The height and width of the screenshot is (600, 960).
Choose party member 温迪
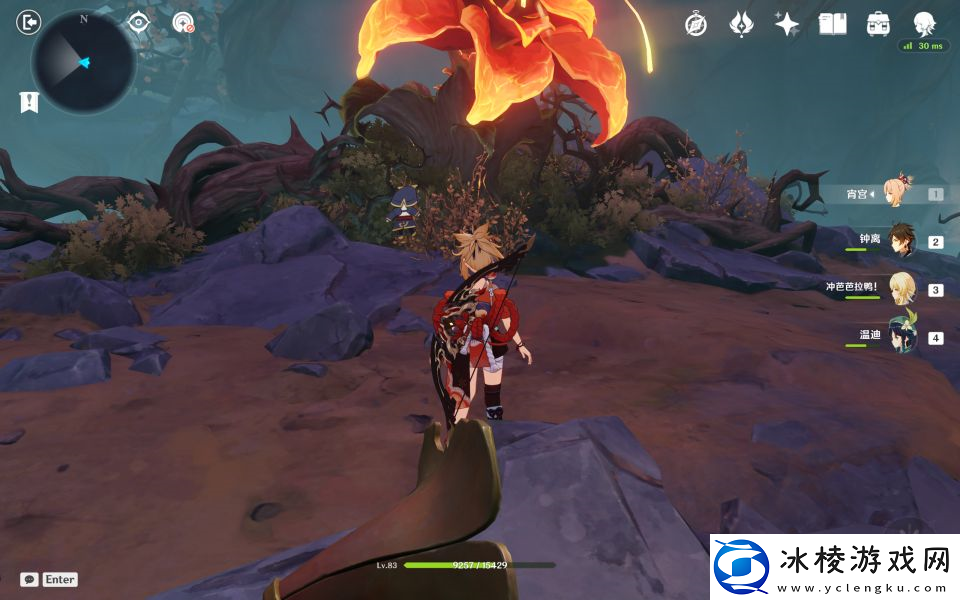(x=903, y=337)
